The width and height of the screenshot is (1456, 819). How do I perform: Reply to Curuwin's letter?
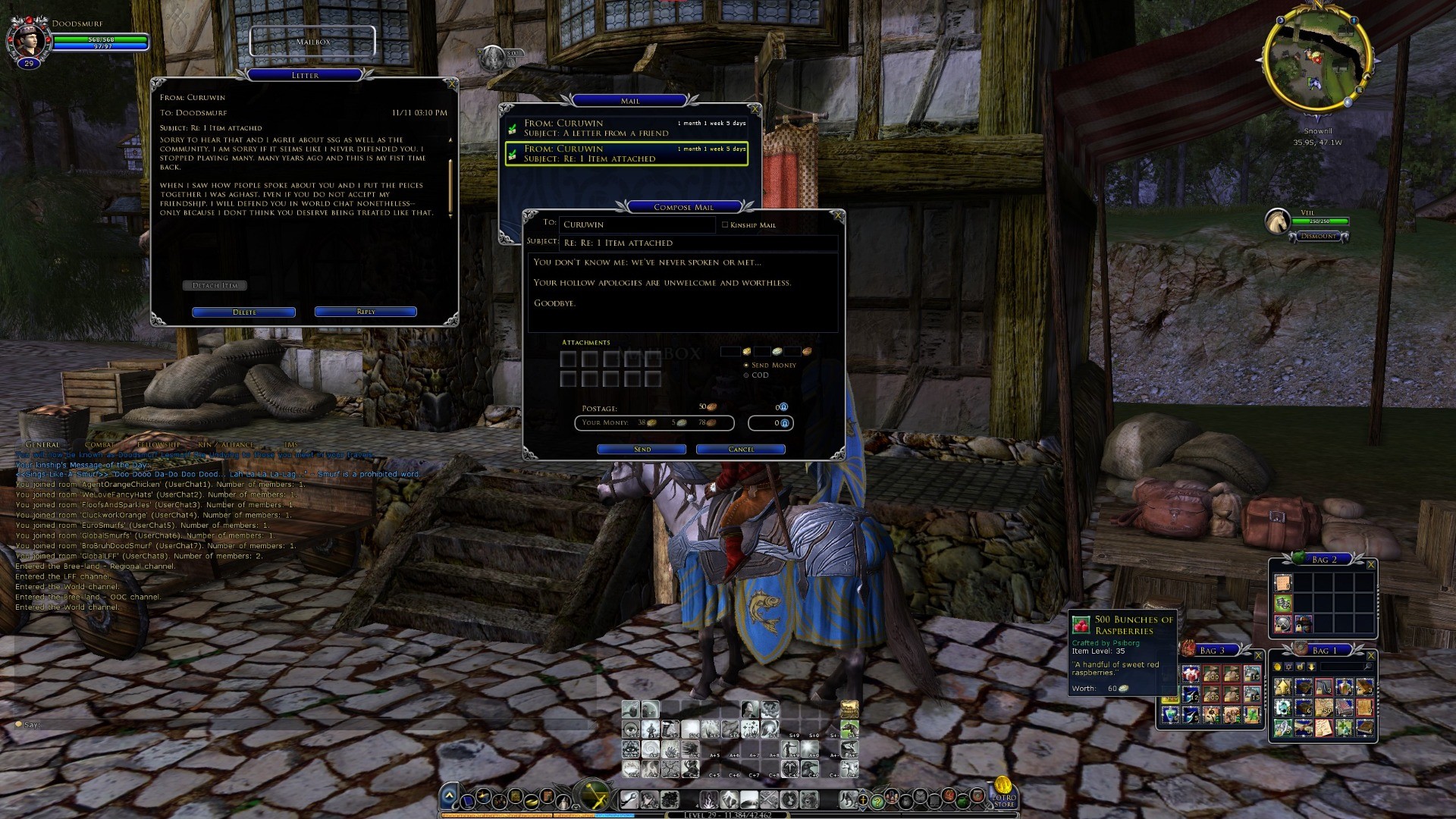click(366, 312)
